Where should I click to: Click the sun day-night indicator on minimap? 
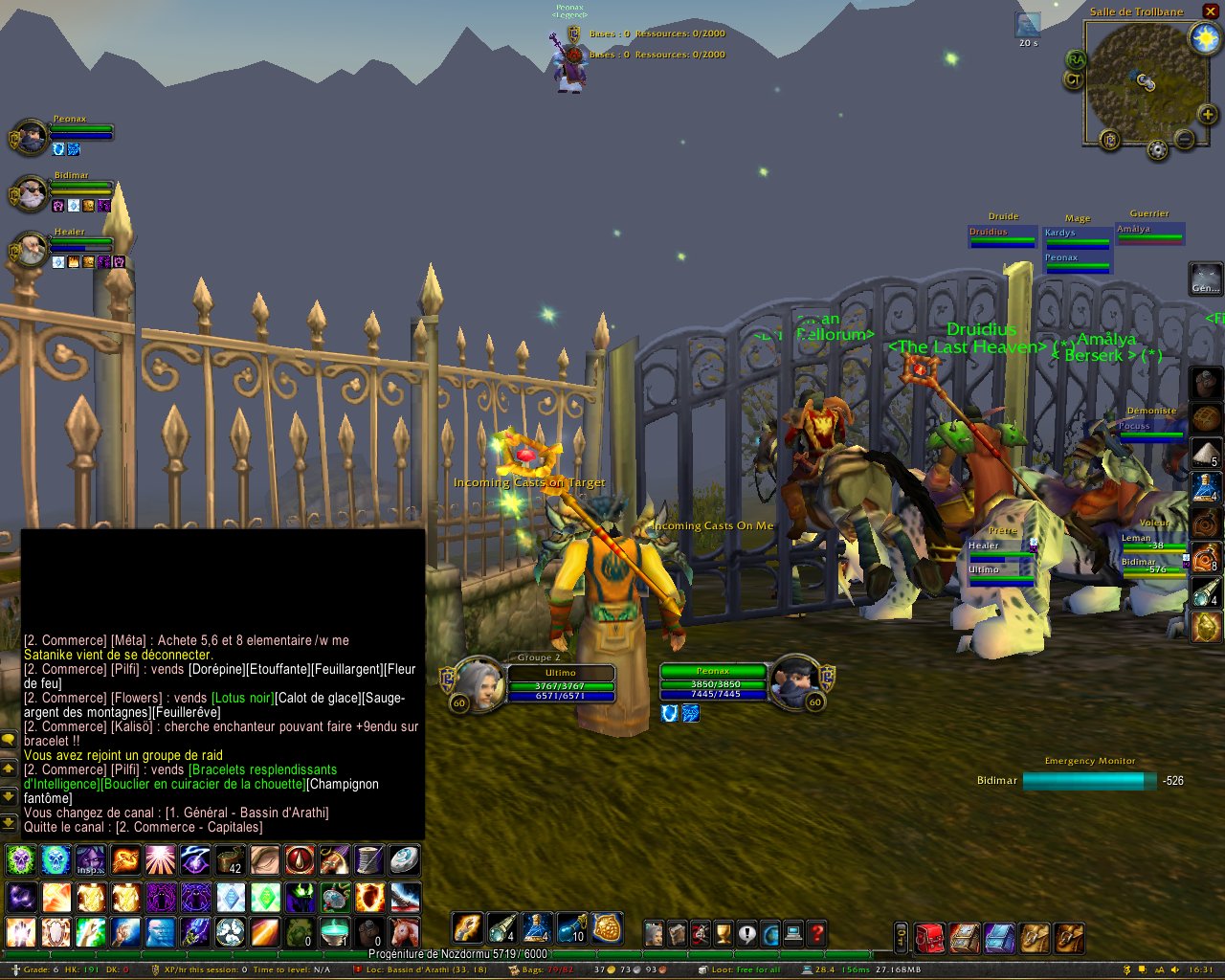tap(1203, 38)
